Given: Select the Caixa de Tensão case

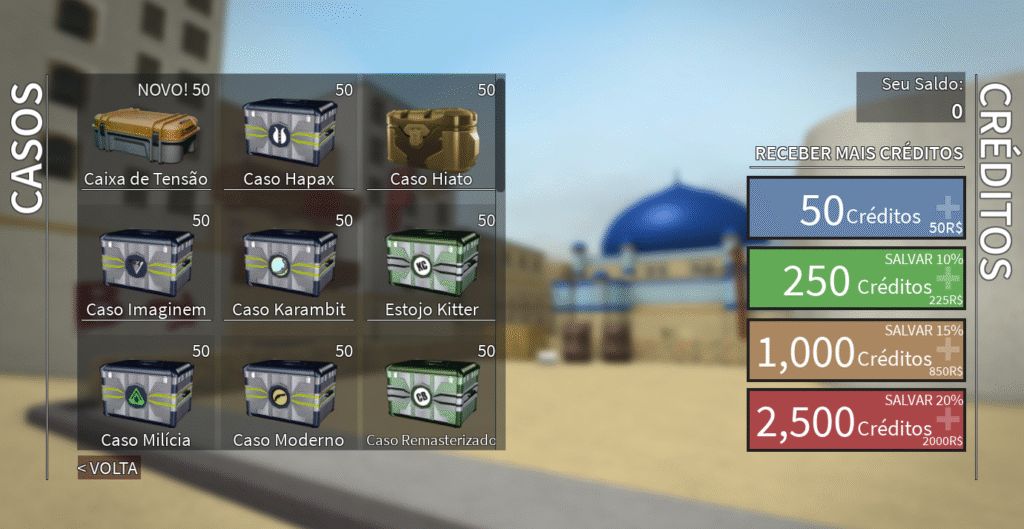Looking at the screenshot, I should tap(146, 135).
